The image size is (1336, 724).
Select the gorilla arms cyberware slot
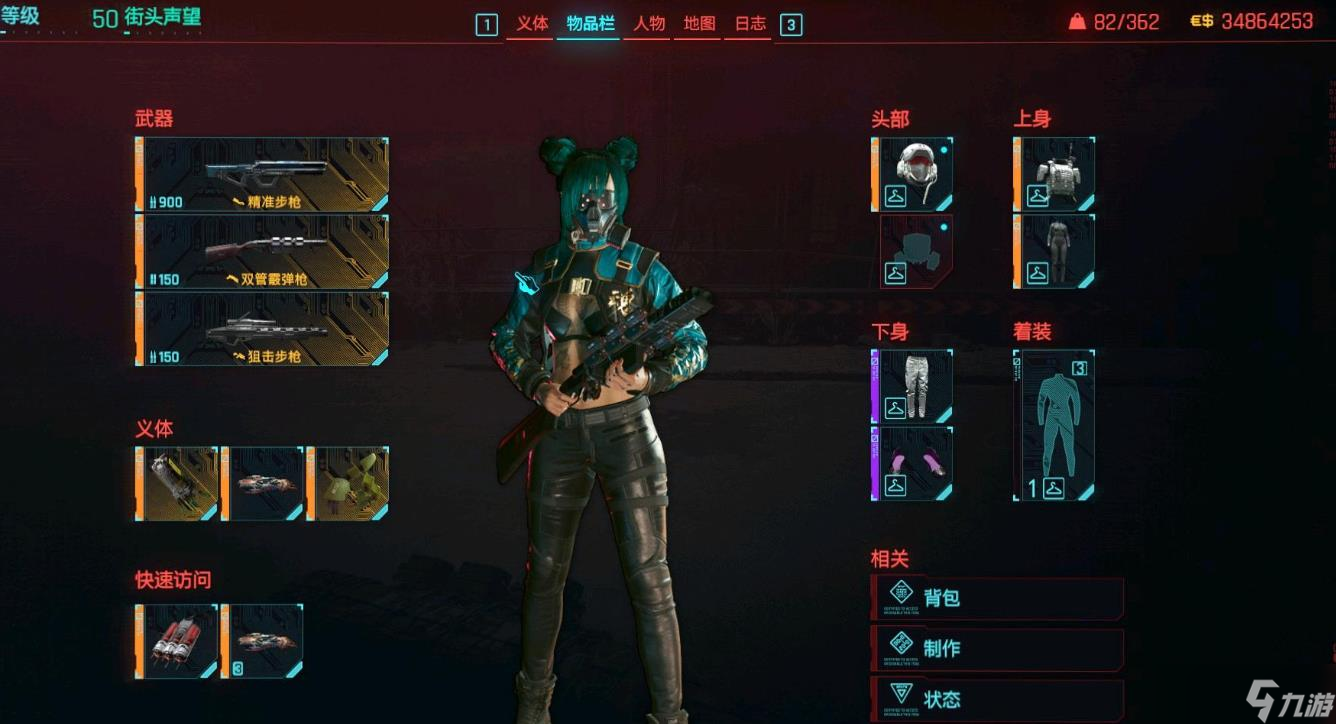coord(178,484)
